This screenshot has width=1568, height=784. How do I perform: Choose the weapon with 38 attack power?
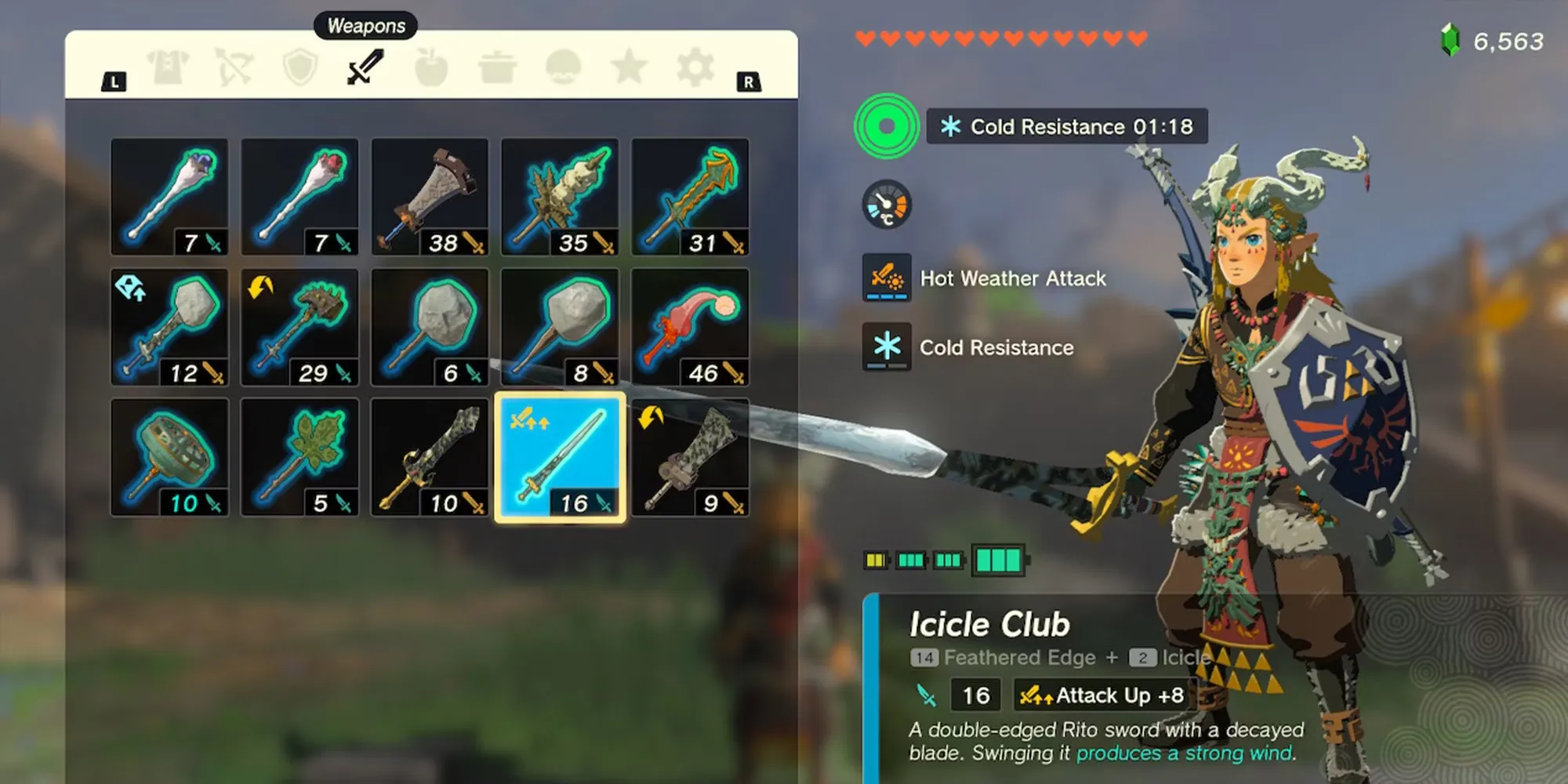(x=430, y=197)
